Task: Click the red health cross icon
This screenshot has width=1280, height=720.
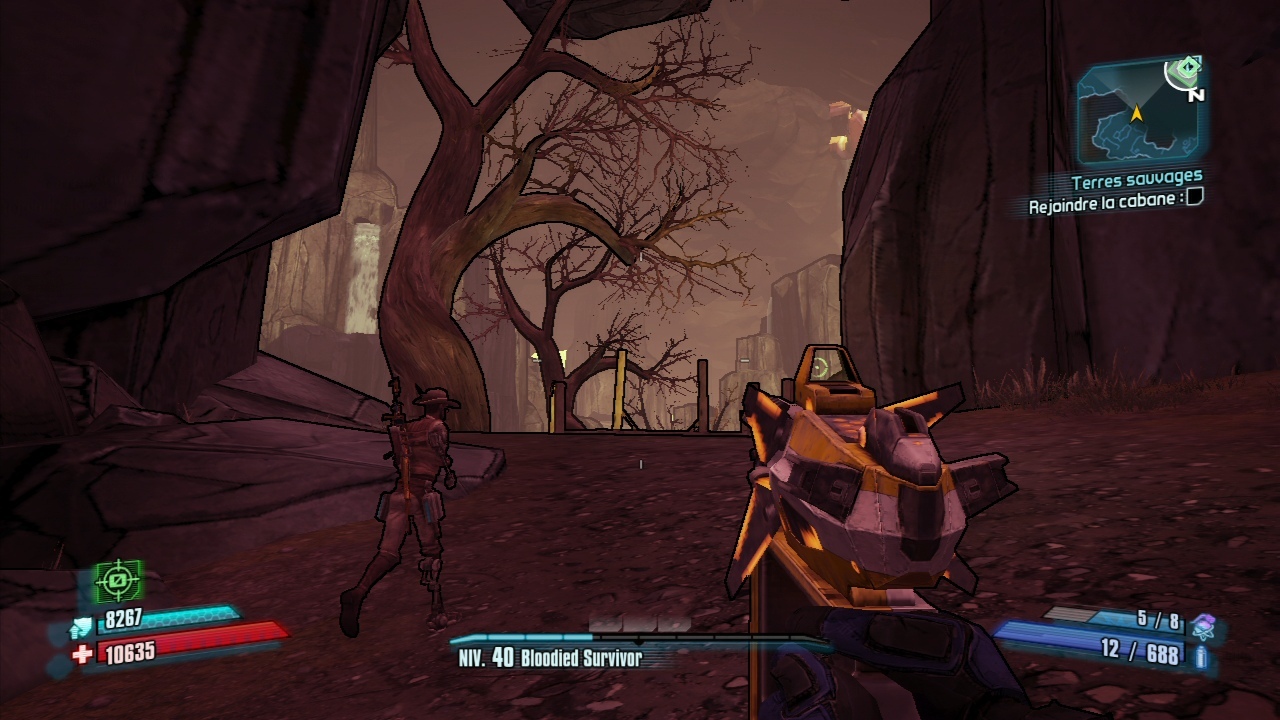Action: [82, 652]
